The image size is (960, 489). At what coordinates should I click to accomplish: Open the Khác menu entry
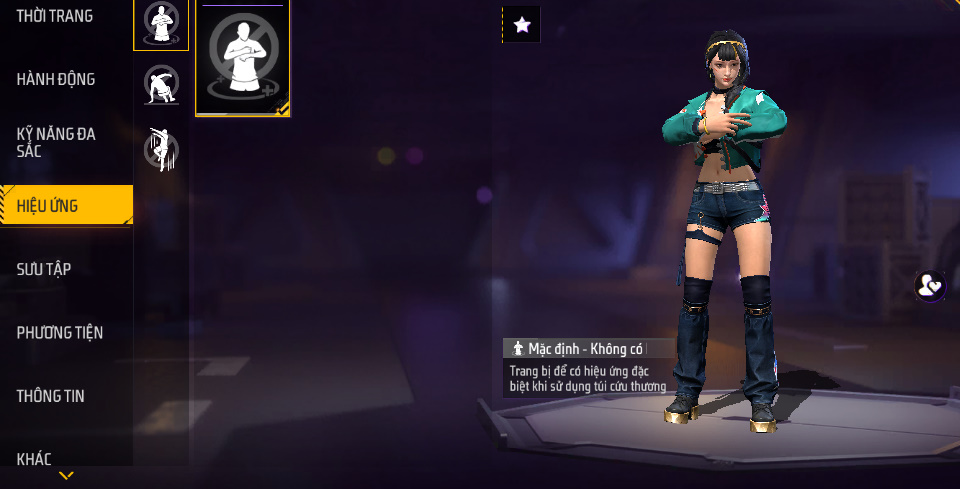[x=34, y=459]
